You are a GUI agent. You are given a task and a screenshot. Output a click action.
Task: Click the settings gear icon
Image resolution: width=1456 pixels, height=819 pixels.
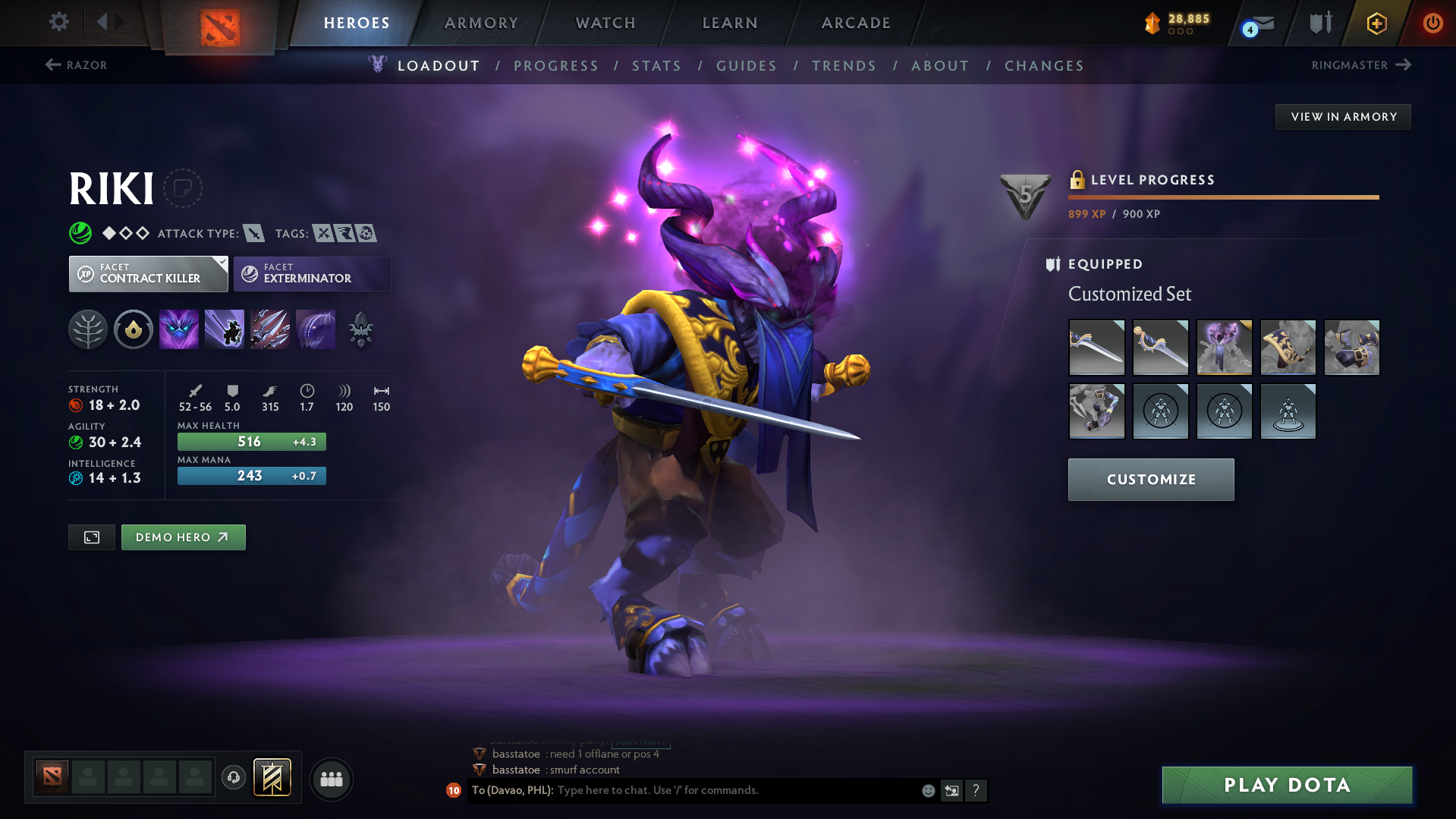(x=58, y=22)
